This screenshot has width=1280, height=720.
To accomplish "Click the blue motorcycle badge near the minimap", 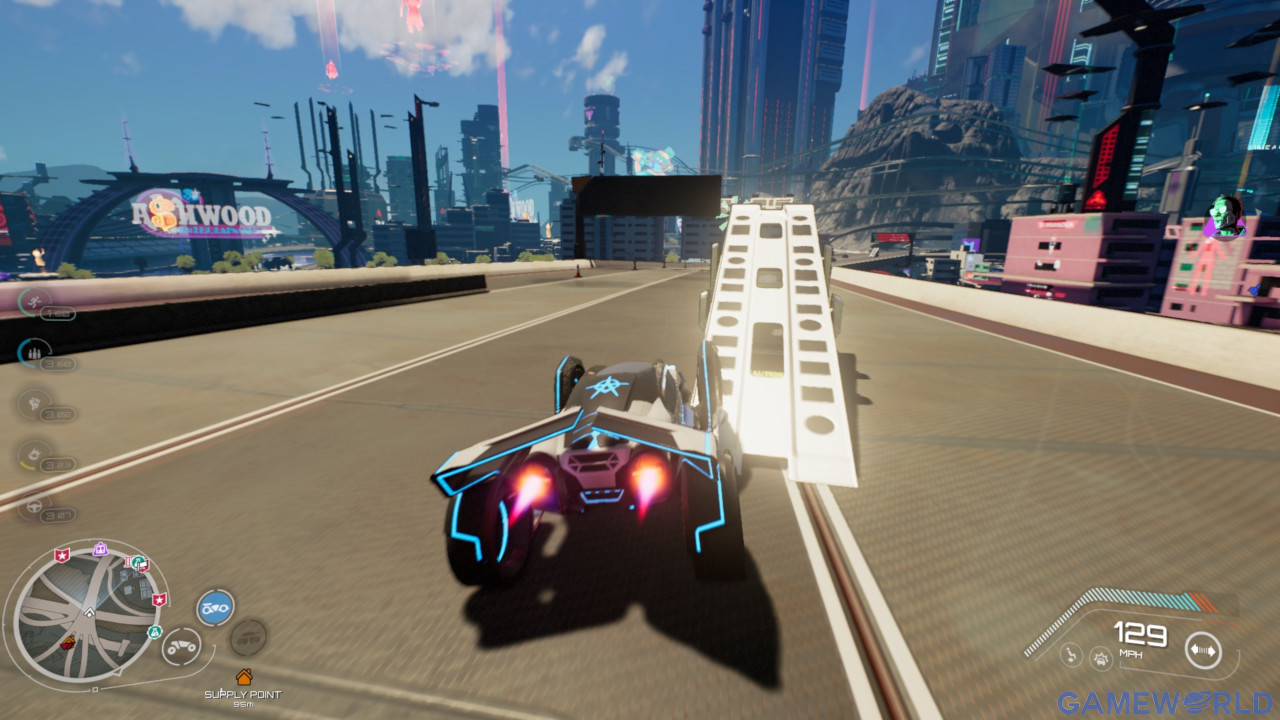I will [215, 607].
